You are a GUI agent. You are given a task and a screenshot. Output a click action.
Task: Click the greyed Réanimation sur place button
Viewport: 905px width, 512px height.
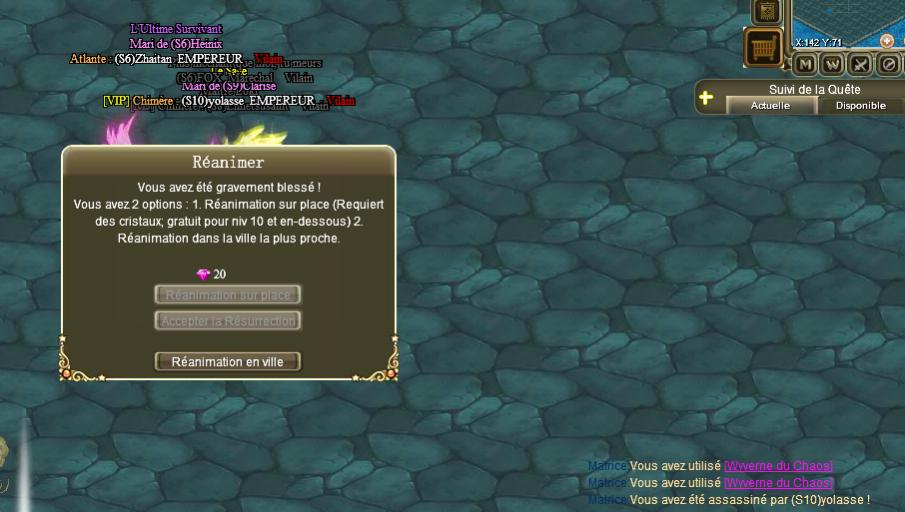pyautogui.click(x=227, y=295)
